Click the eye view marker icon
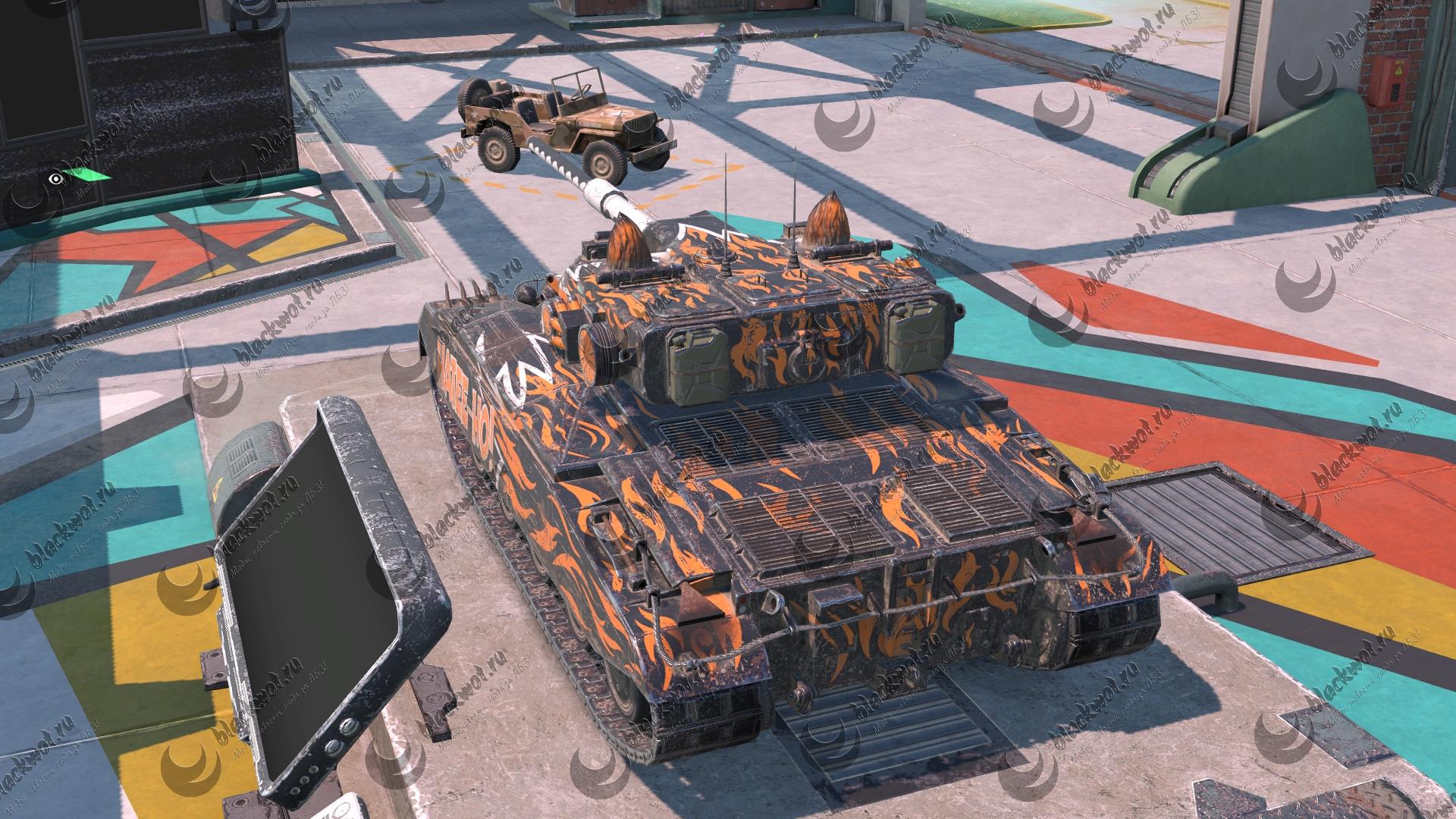 55,179
